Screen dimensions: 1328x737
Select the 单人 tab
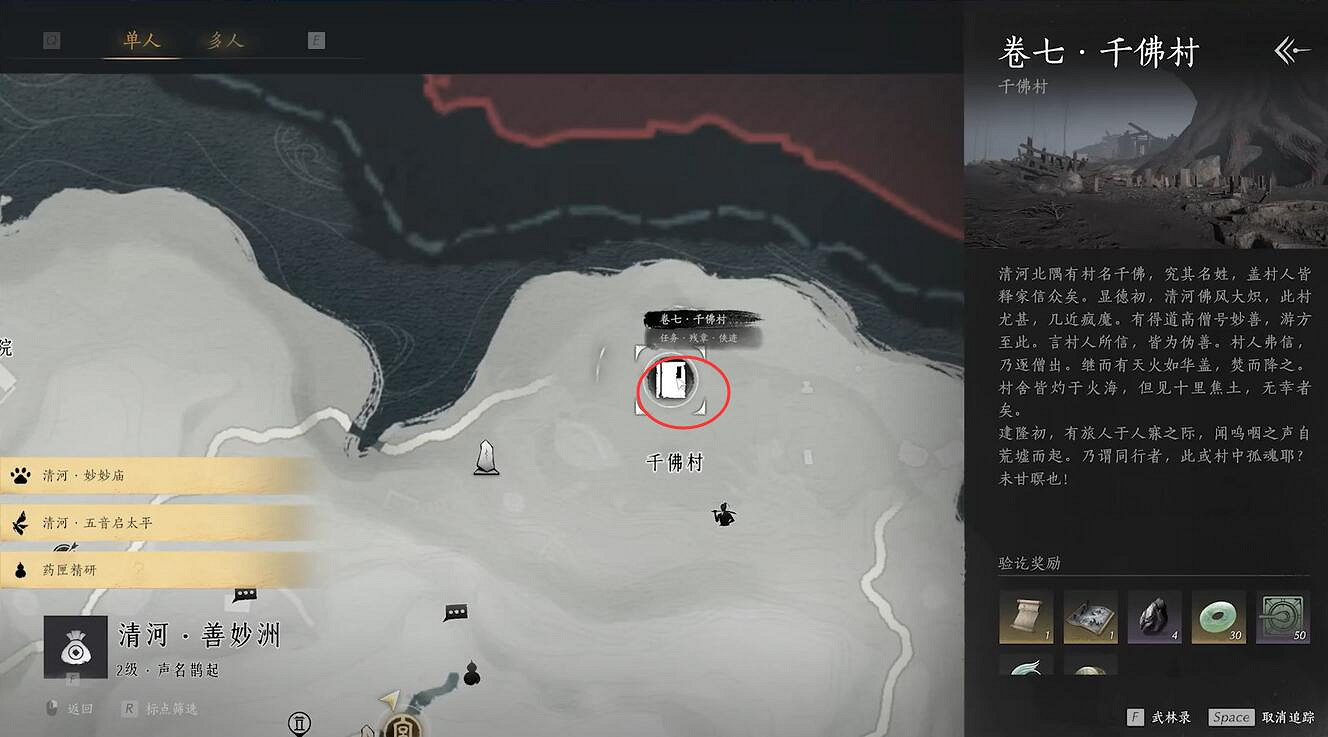[x=141, y=39]
